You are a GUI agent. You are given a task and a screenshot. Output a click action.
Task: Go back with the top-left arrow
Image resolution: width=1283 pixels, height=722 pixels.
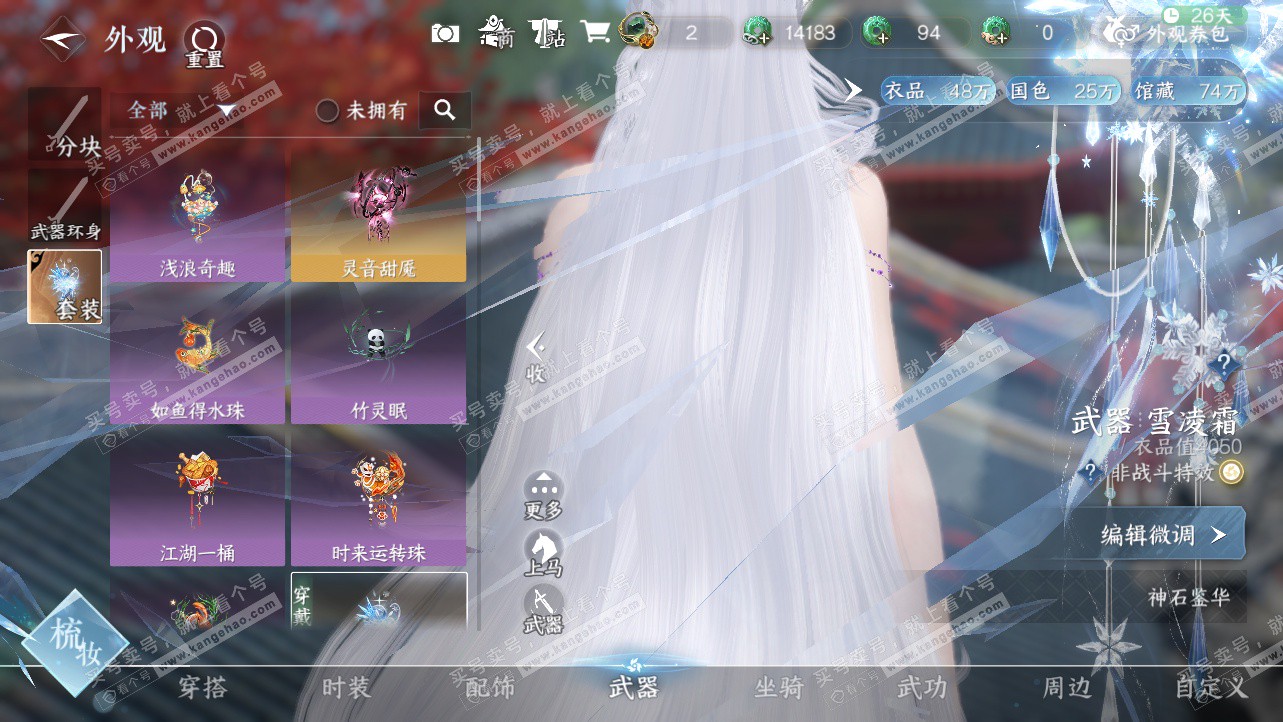[x=62, y=41]
